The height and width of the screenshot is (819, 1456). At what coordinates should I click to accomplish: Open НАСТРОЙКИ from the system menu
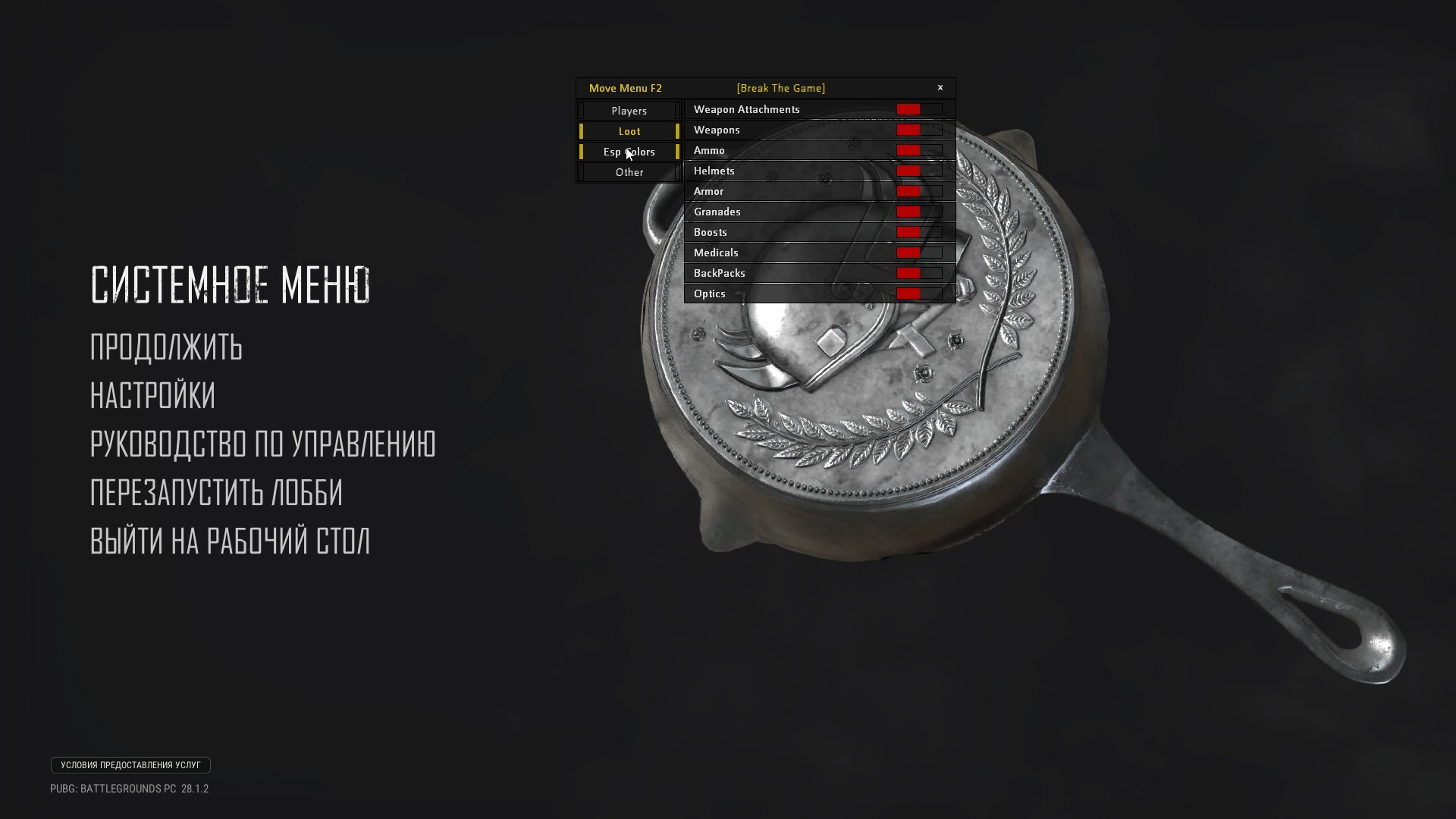[x=152, y=396]
